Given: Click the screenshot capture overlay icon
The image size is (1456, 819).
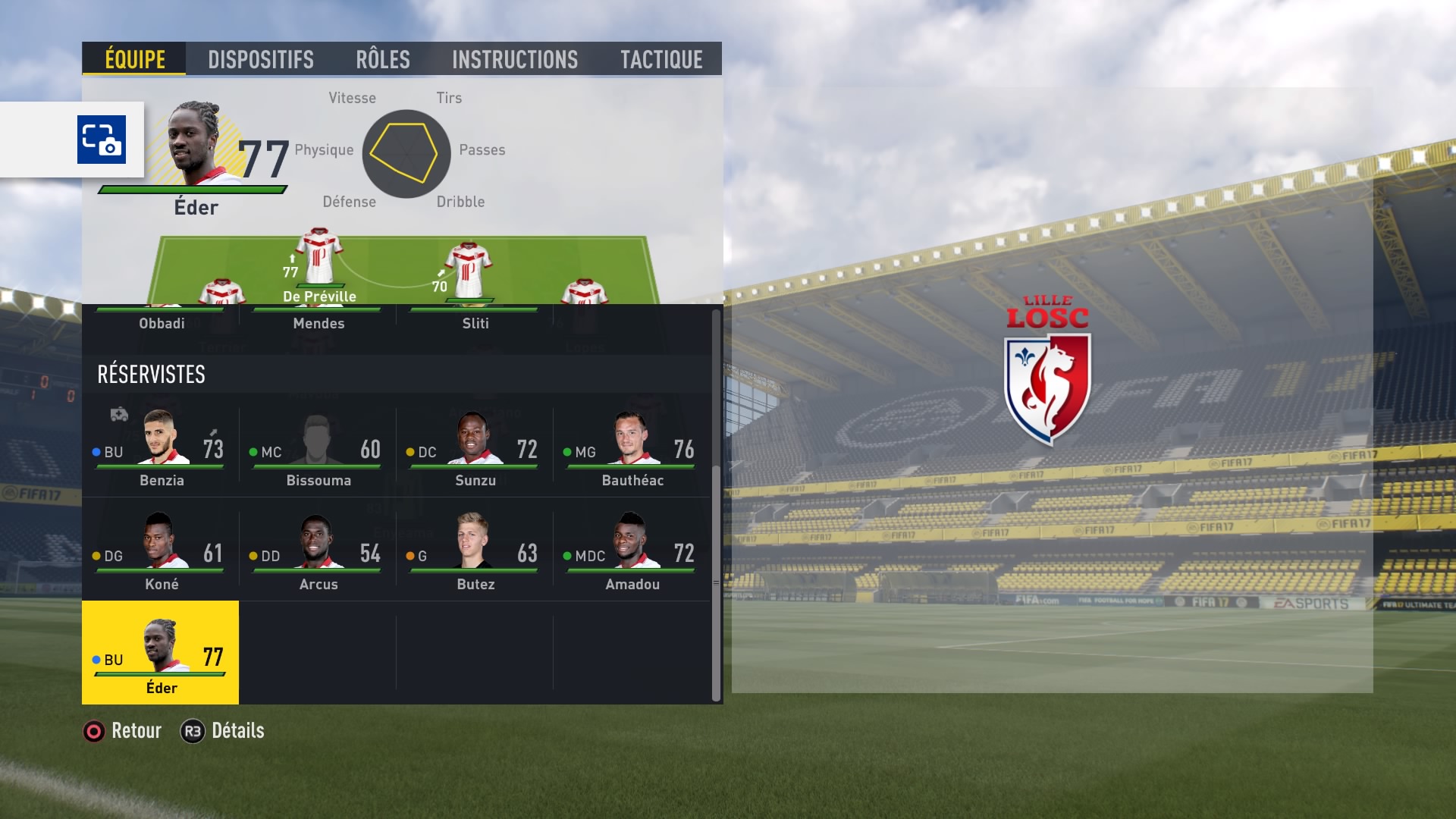Looking at the screenshot, I should [x=102, y=140].
